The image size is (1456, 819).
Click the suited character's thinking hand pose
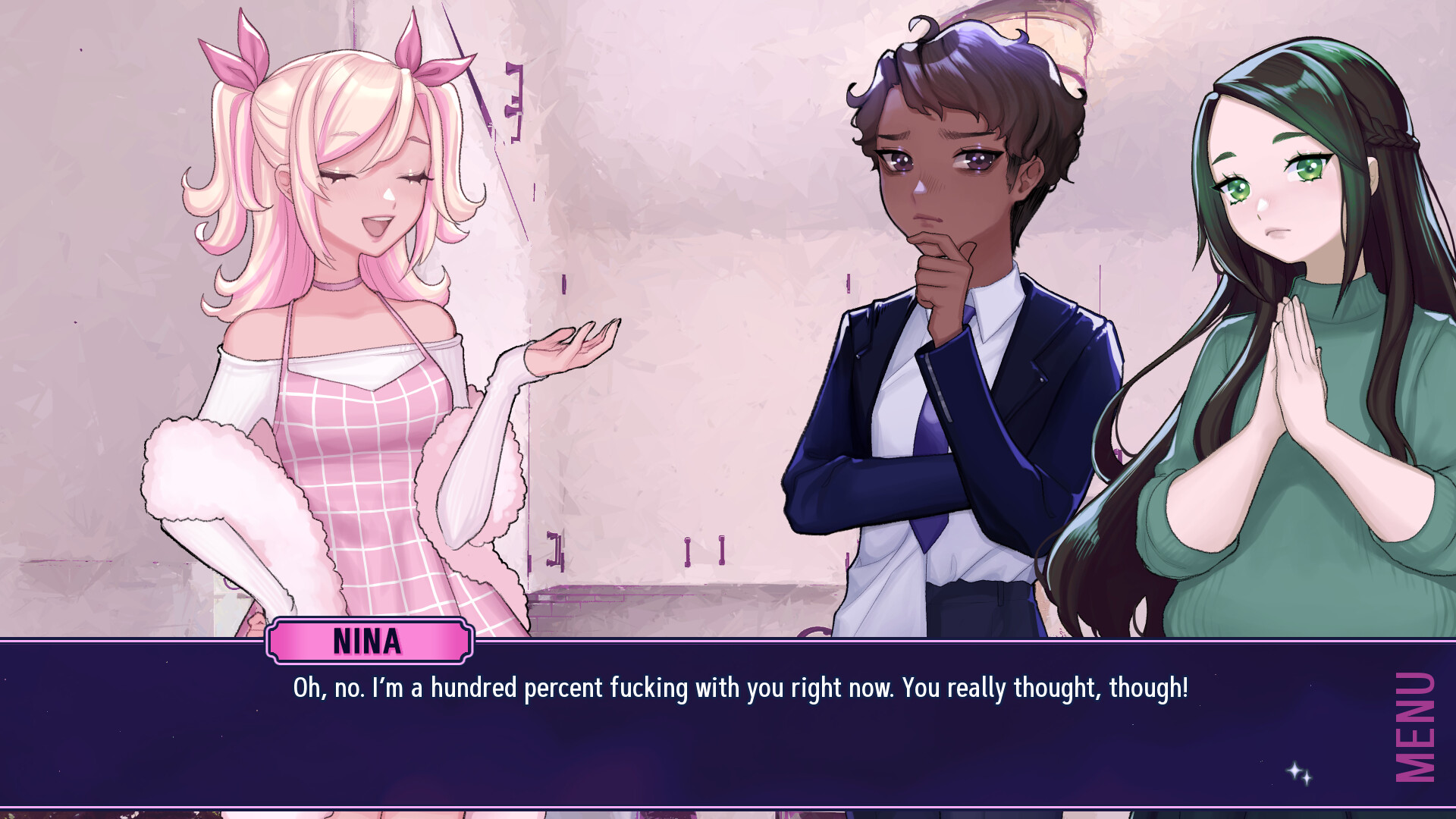[940, 273]
